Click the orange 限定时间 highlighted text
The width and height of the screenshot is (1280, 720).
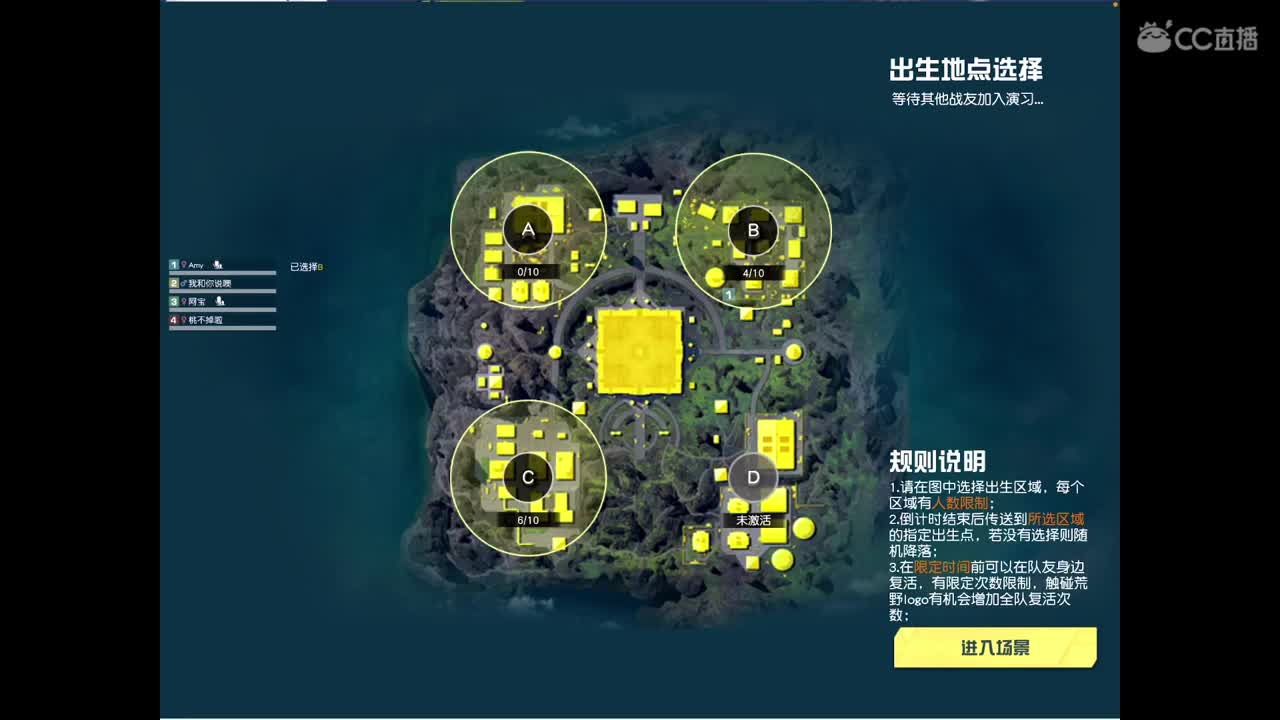pos(942,565)
